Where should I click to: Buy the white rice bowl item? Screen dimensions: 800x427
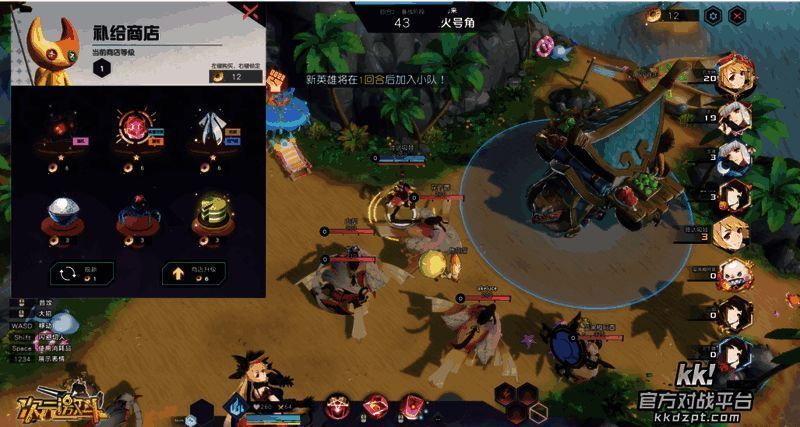click(x=64, y=213)
